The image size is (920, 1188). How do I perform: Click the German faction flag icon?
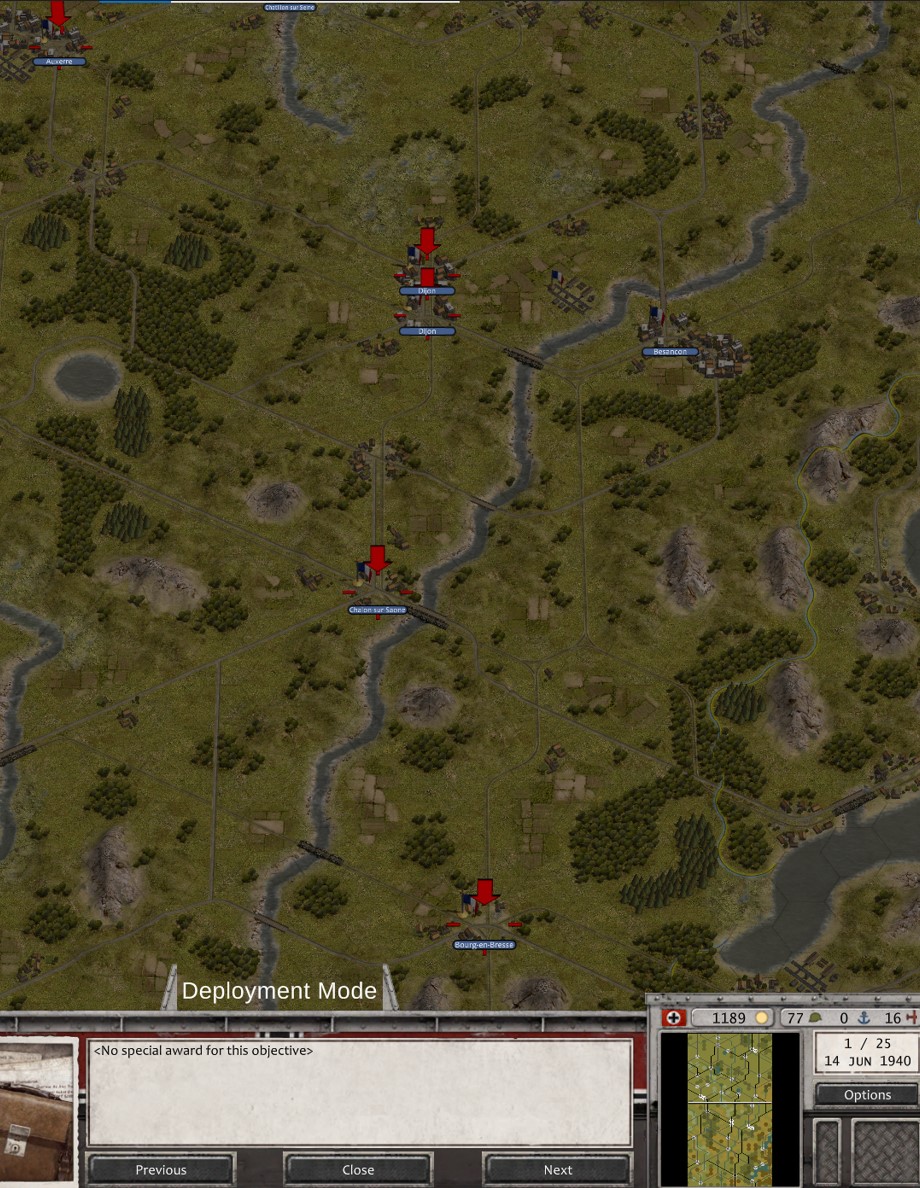[x=670, y=1018]
